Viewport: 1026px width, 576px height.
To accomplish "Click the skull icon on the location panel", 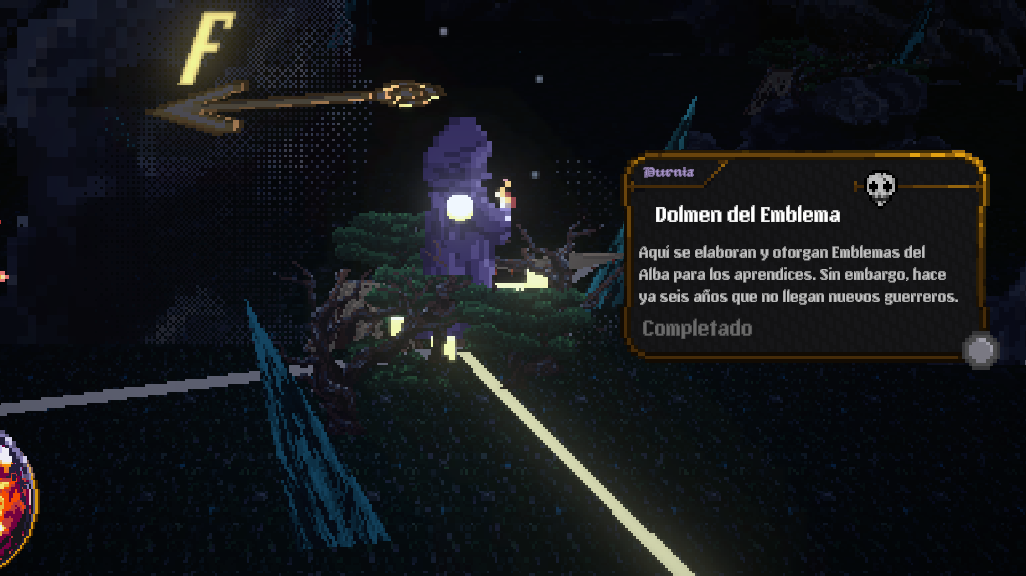I will tap(880, 186).
